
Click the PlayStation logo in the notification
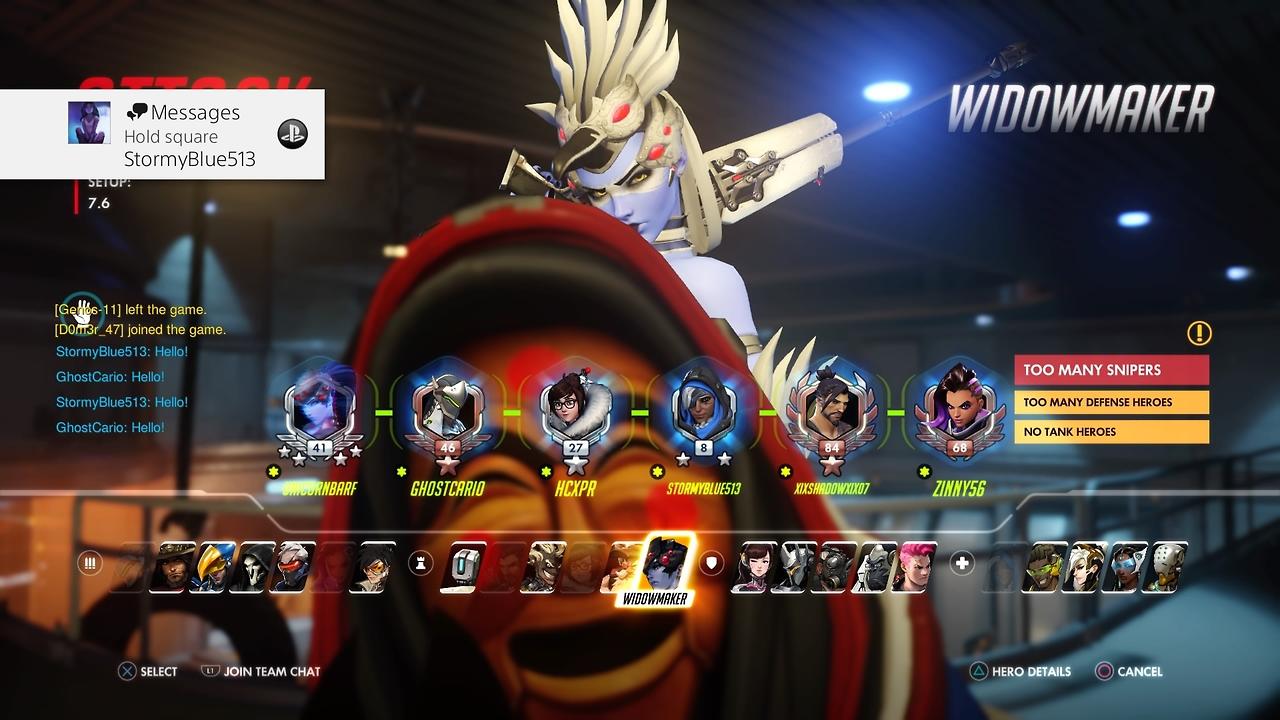[x=290, y=133]
